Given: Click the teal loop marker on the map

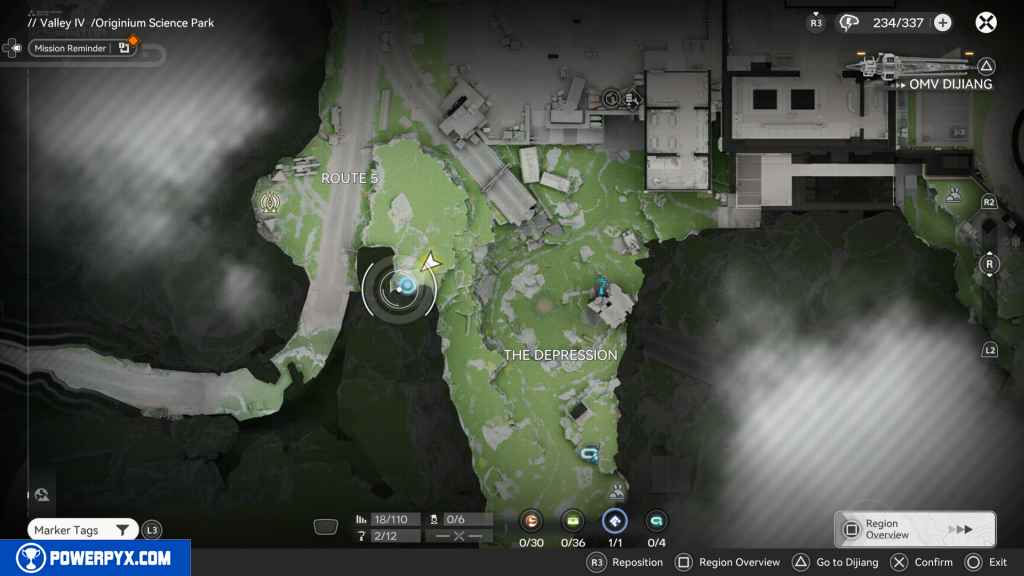Looking at the screenshot, I should (590, 455).
